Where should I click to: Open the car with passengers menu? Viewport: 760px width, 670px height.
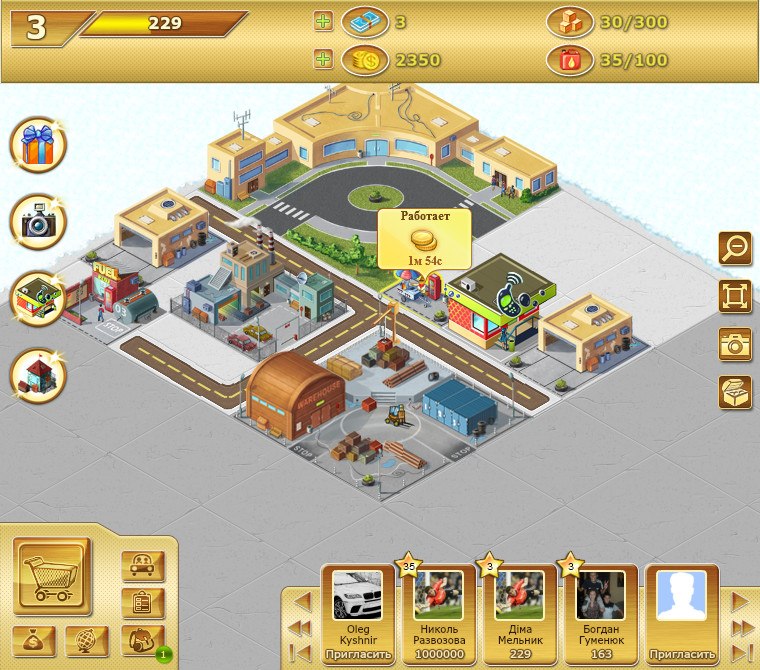click(x=142, y=566)
